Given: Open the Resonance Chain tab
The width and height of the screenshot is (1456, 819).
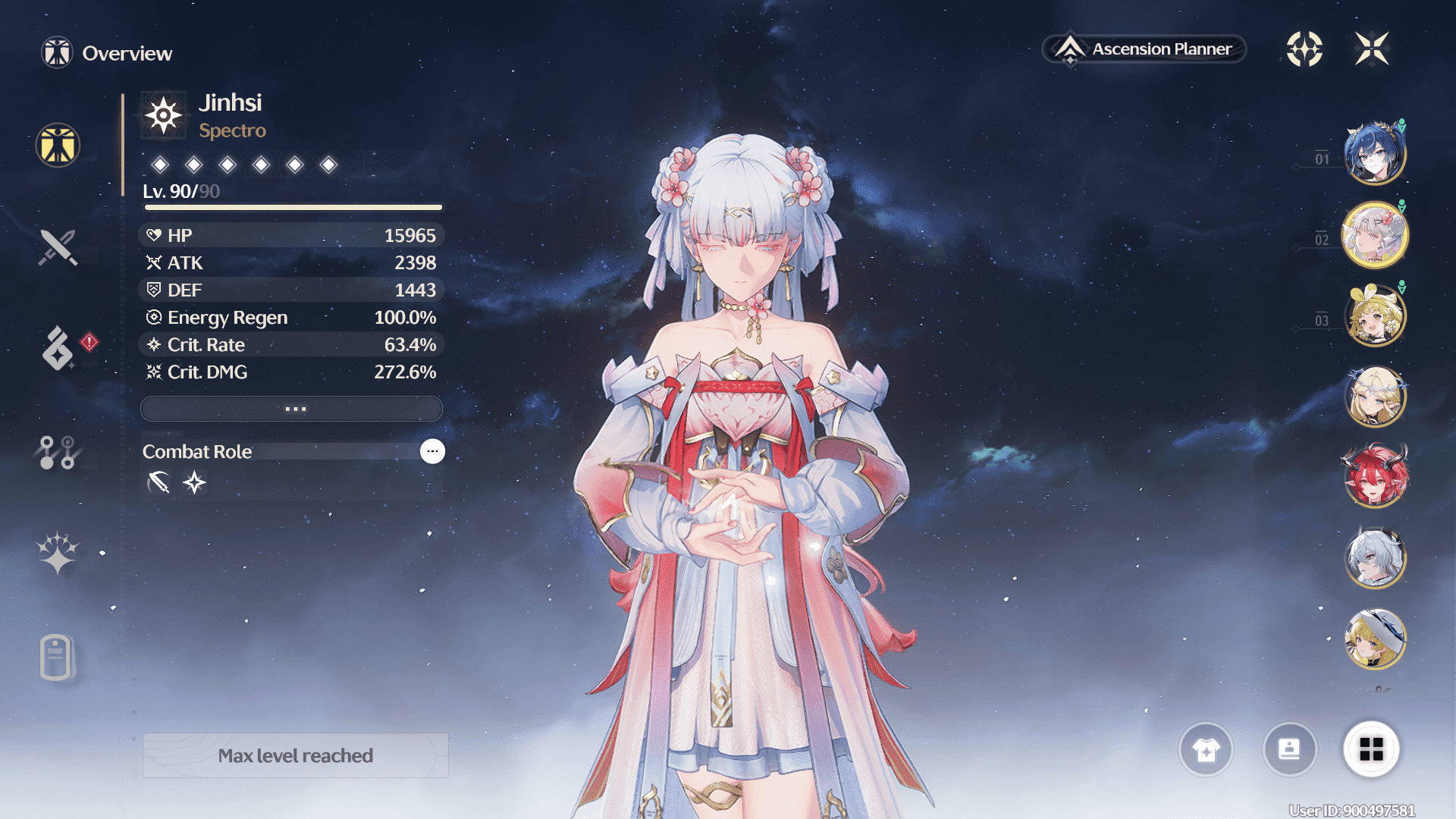Looking at the screenshot, I should click(58, 552).
